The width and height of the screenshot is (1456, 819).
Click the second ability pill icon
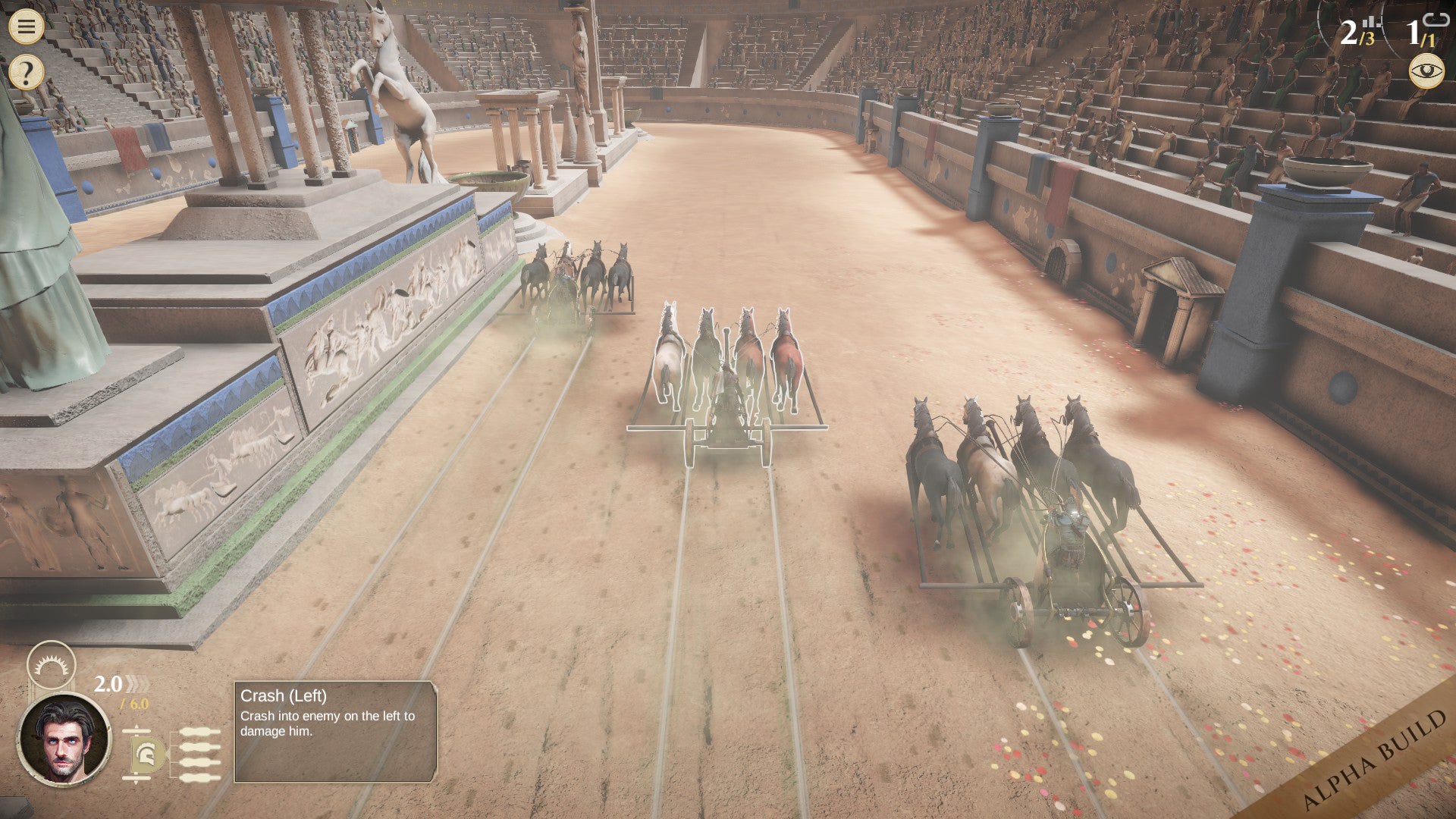(x=199, y=748)
